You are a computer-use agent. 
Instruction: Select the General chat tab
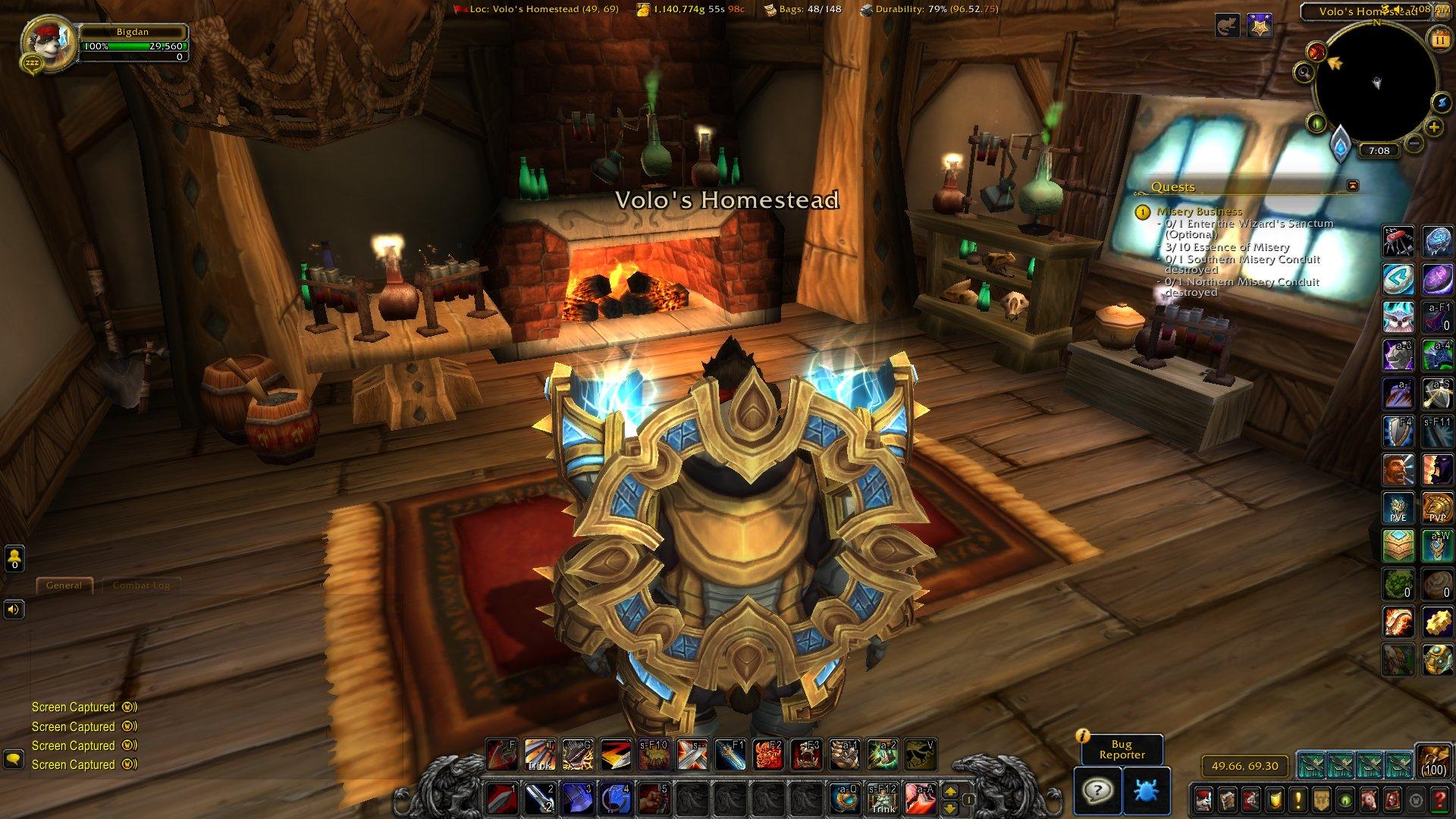coord(64,585)
